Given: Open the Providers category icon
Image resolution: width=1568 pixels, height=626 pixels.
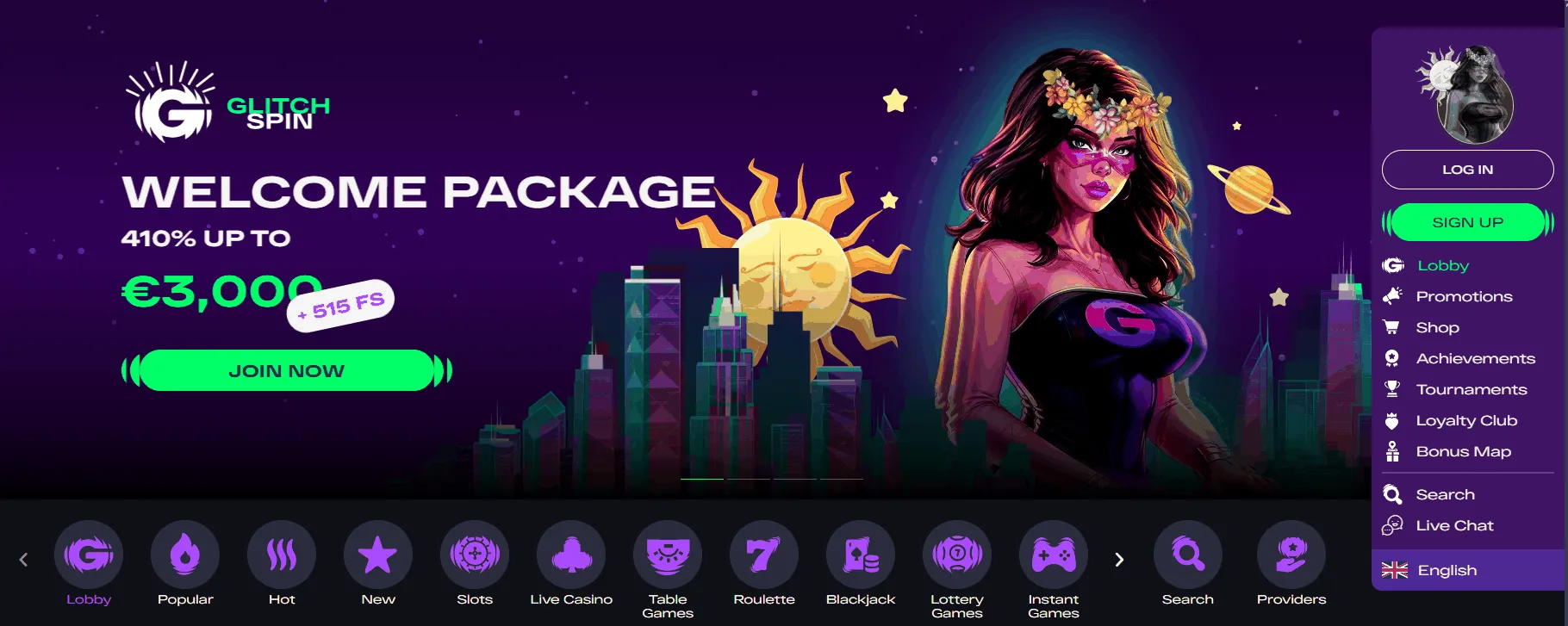Looking at the screenshot, I should tap(1290, 555).
